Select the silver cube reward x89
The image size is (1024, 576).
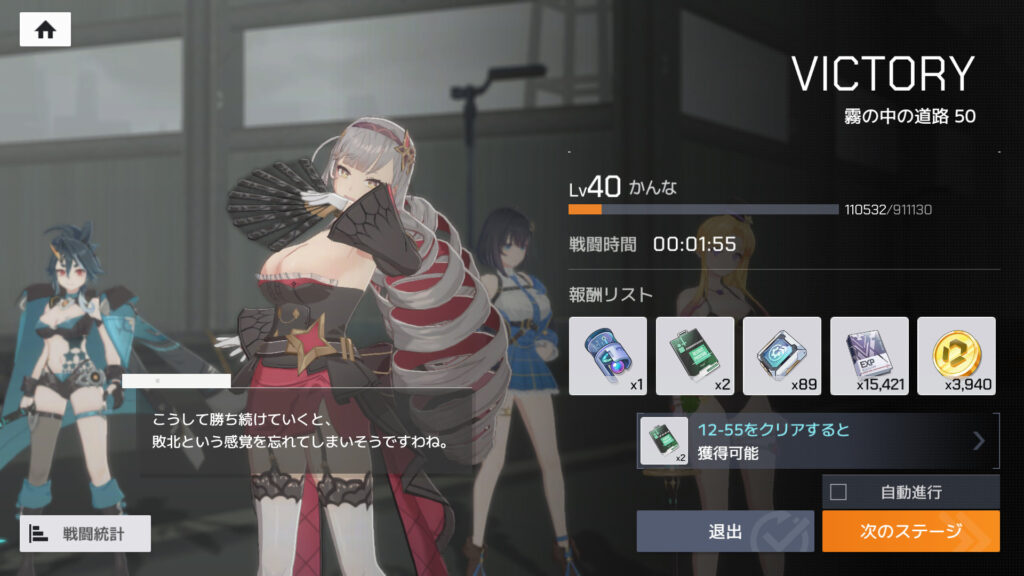(x=782, y=356)
